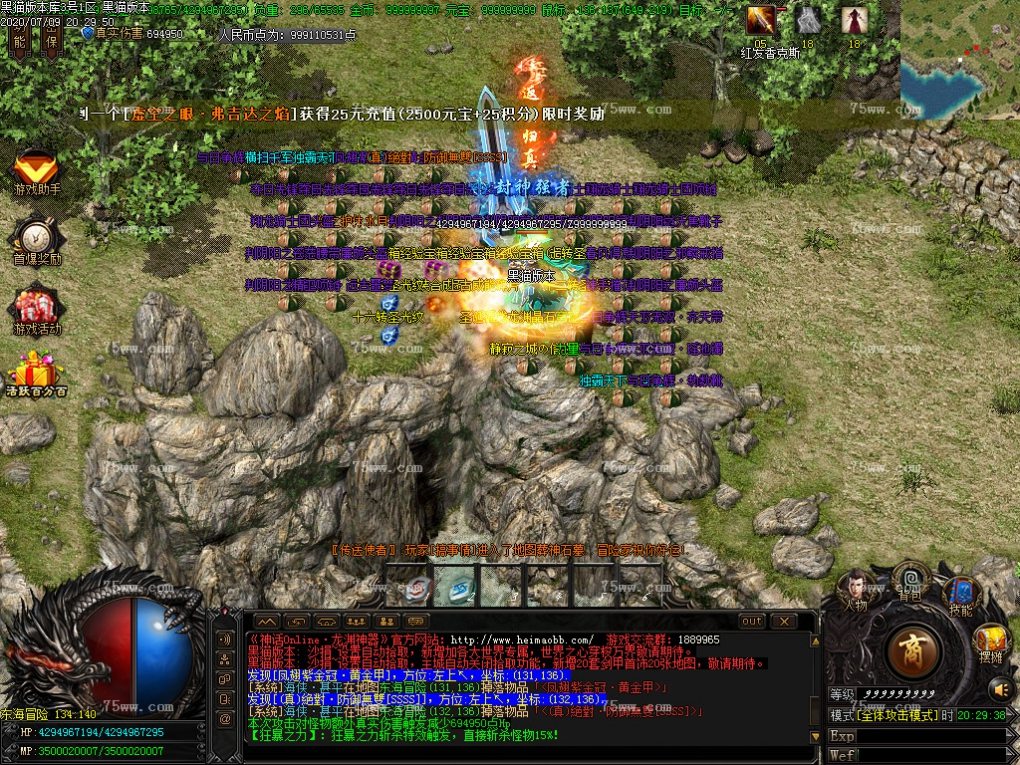Toggle the sound speaker button
The height and width of the screenshot is (765, 1020).
click(1000, 689)
